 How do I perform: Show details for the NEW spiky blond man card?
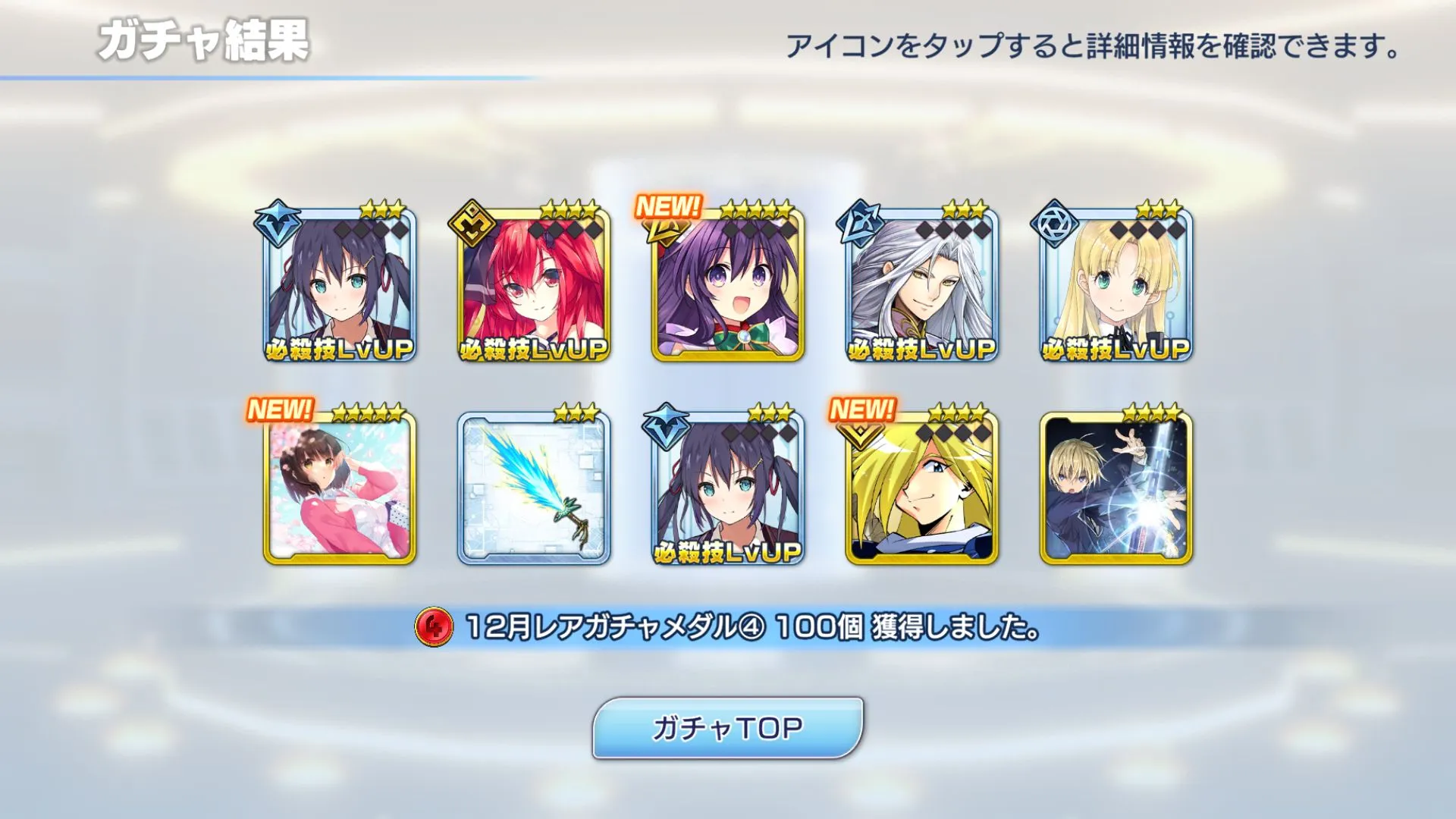922,488
